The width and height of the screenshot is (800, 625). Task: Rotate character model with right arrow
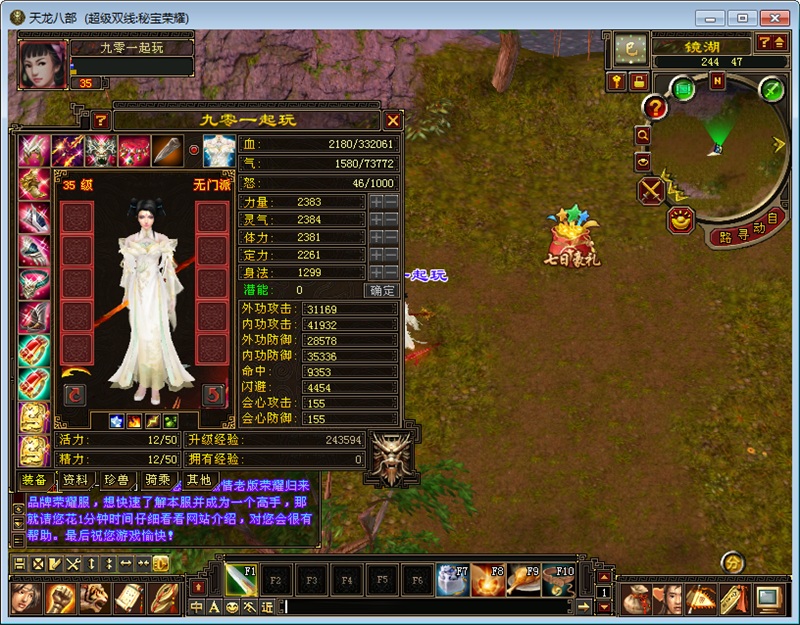click(211, 395)
